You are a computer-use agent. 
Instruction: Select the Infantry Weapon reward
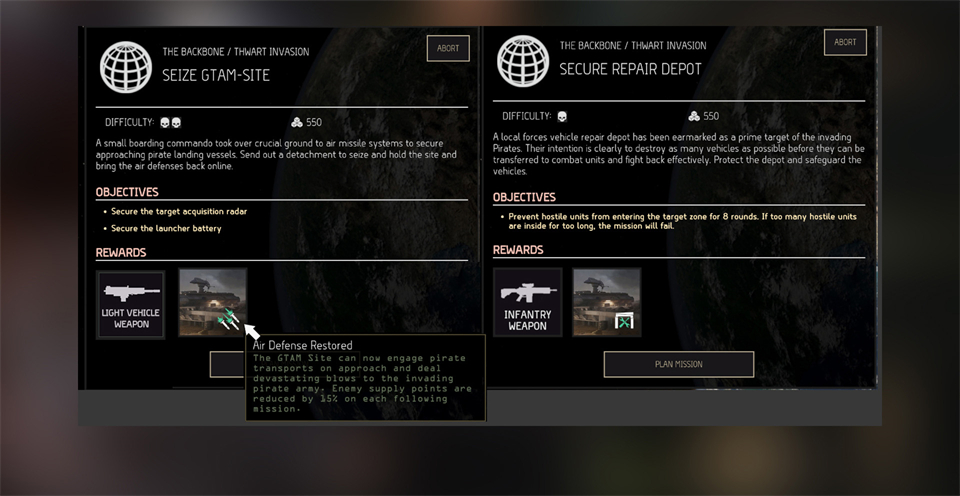click(527, 302)
